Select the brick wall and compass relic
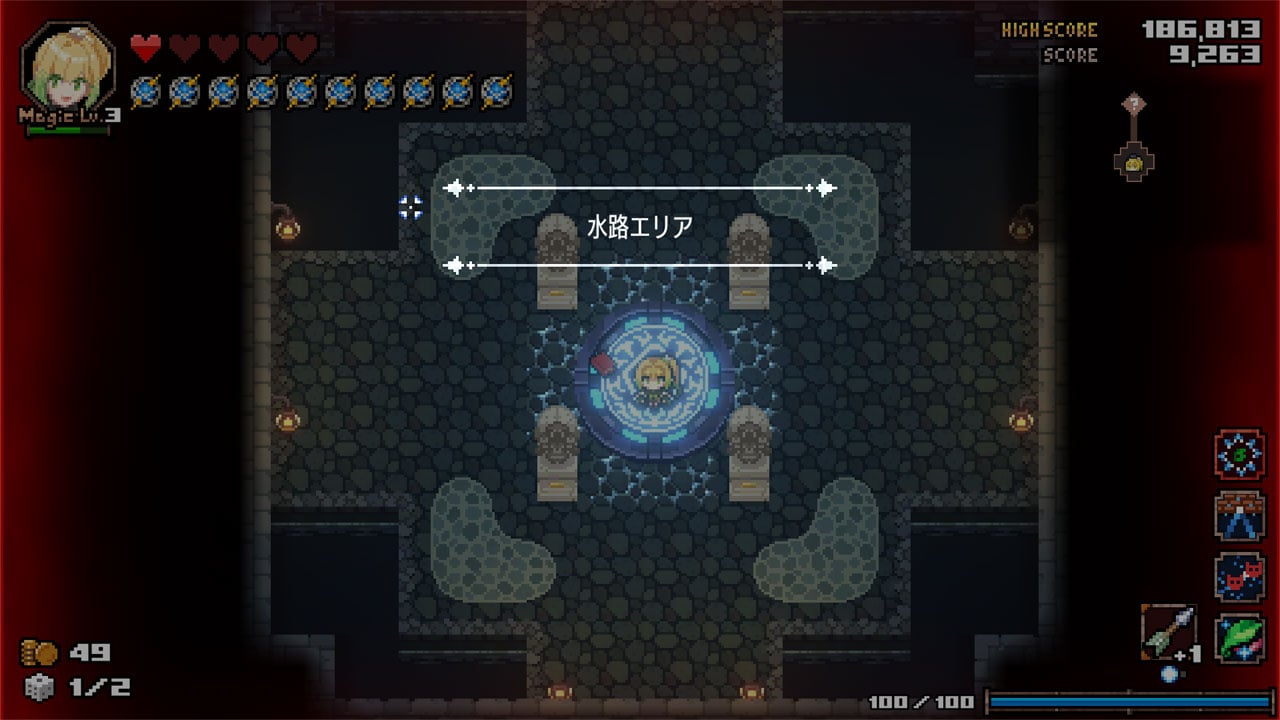 click(1239, 516)
